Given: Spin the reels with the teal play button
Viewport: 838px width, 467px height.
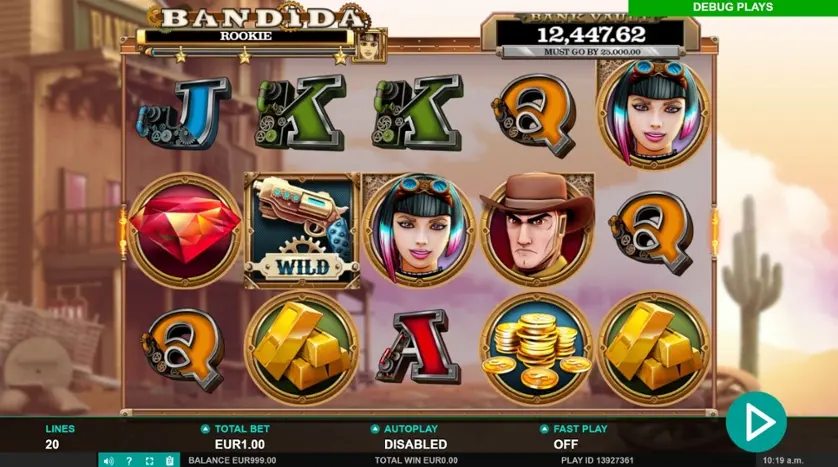Looking at the screenshot, I should (x=755, y=422).
